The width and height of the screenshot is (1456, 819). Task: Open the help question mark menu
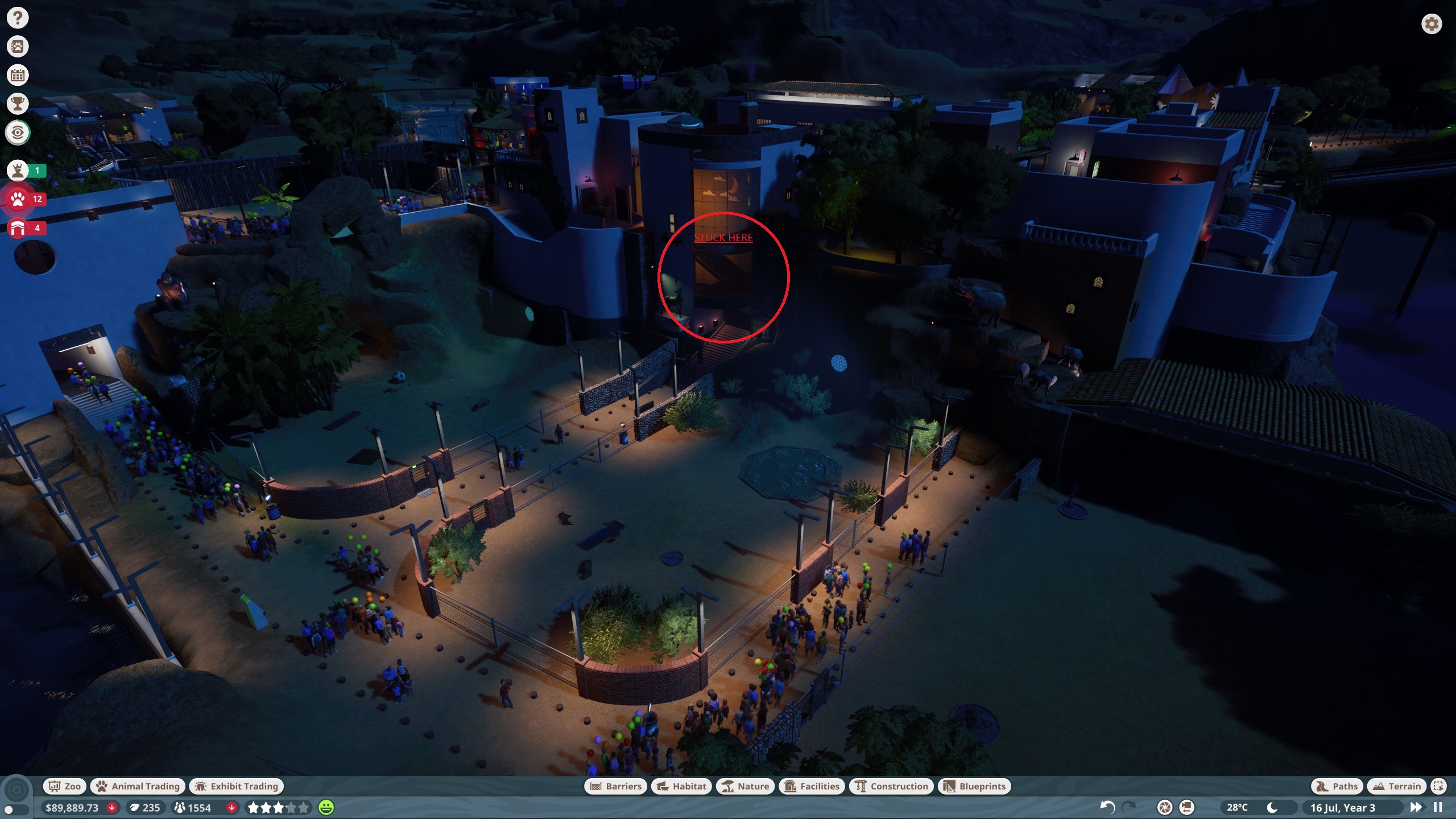point(18,18)
